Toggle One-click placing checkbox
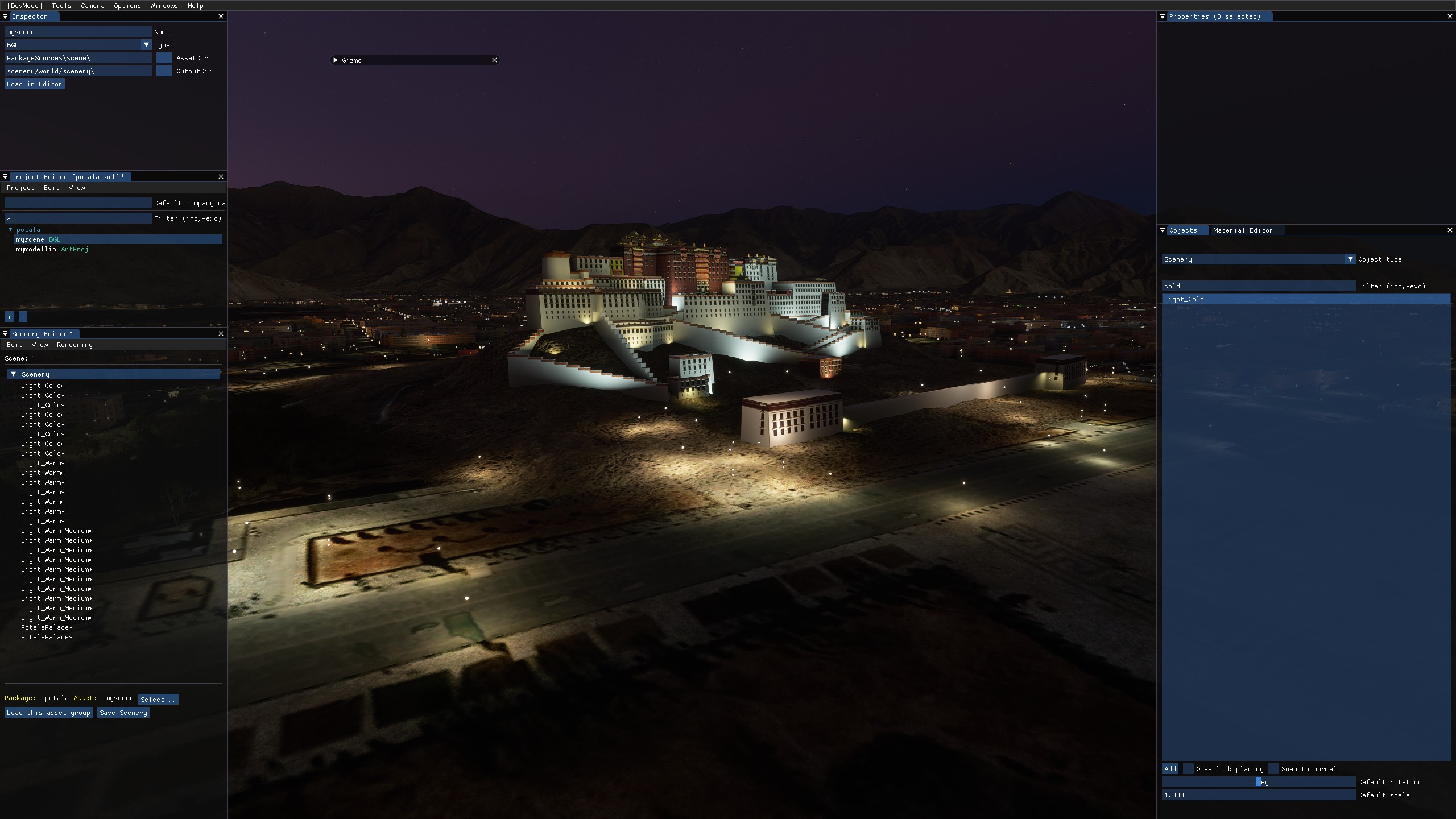Image resolution: width=1456 pixels, height=819 pixels. [x=1188, y=769]
